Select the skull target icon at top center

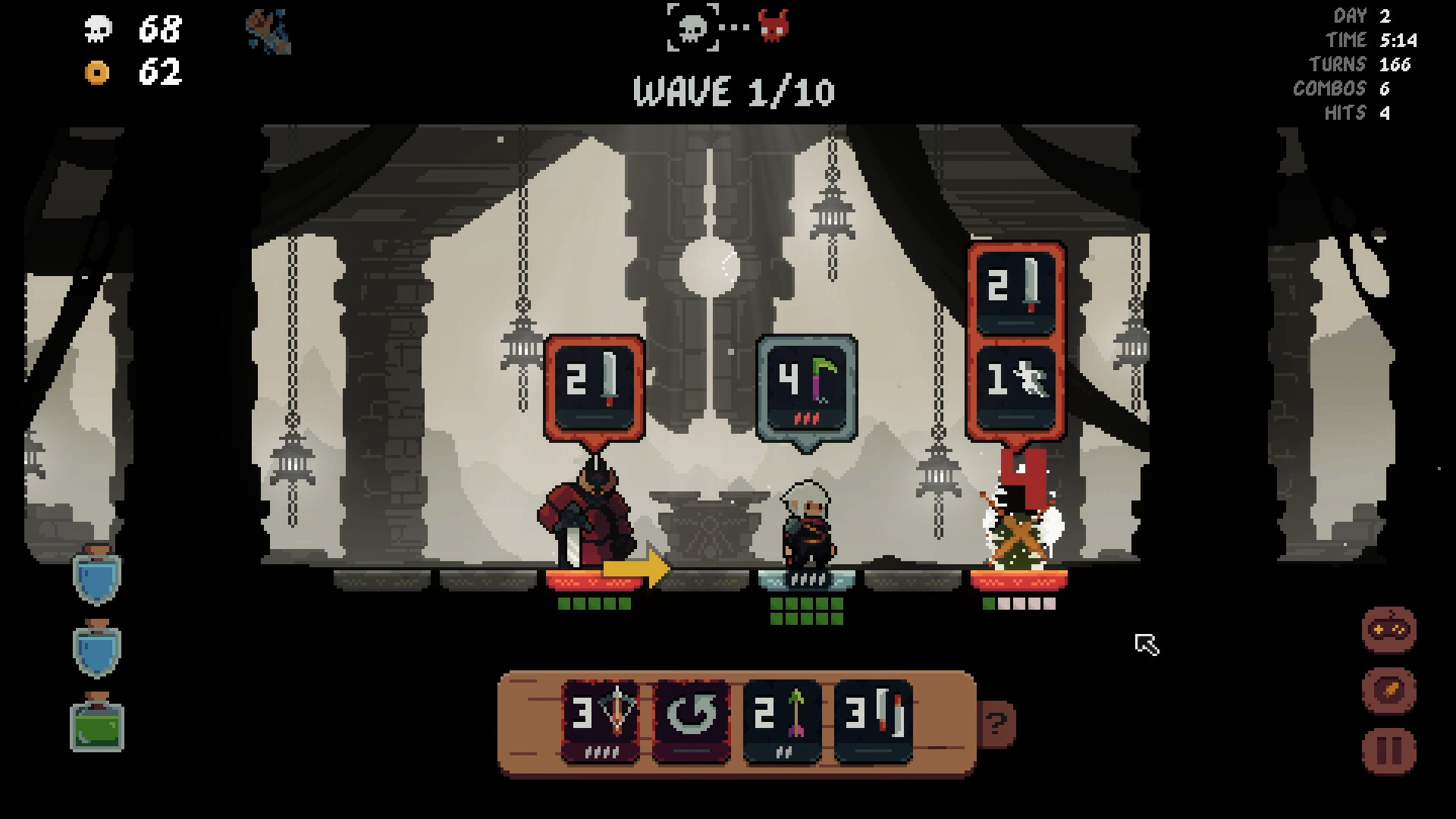pos(692,28)
